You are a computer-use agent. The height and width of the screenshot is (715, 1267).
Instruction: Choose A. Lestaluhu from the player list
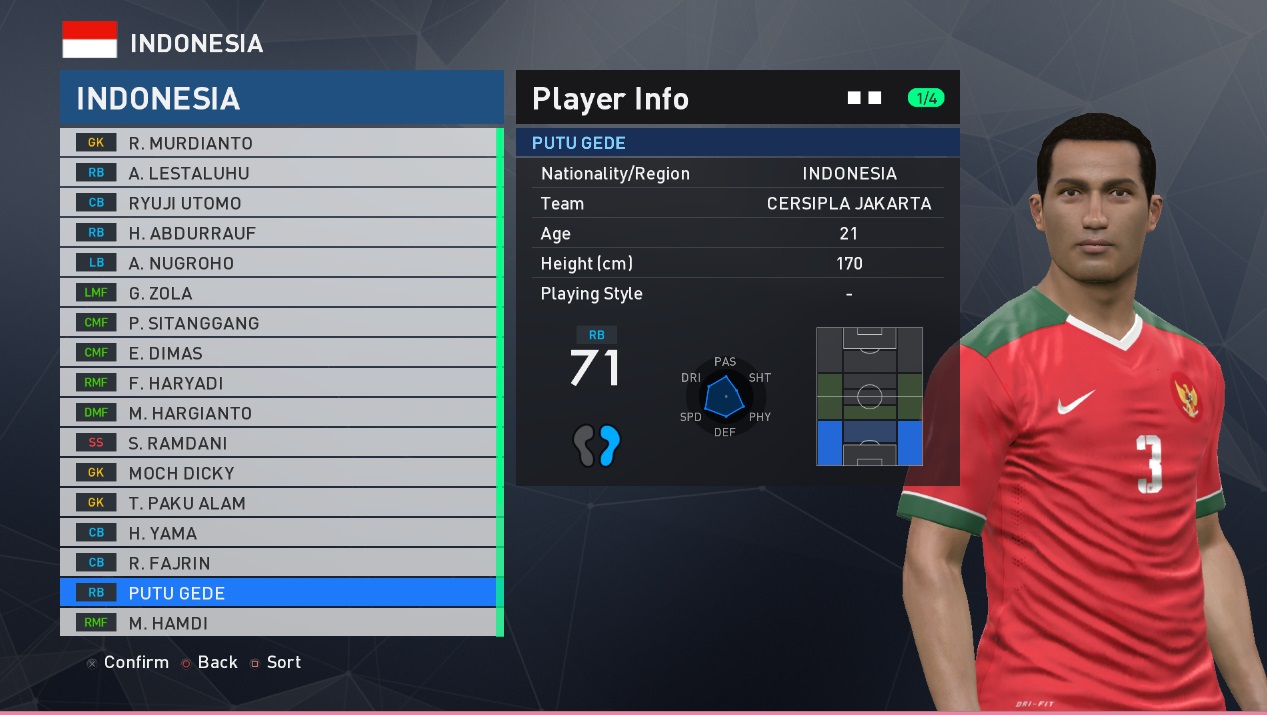[278, 173]
